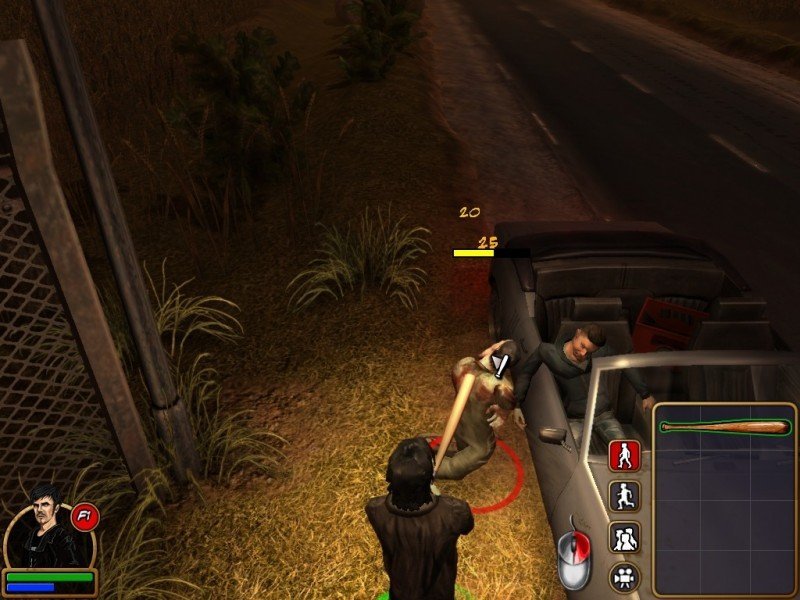The image size is (800, 600).
Task: Select the baseball bat in the inventory
Action: tap(724, 427)
